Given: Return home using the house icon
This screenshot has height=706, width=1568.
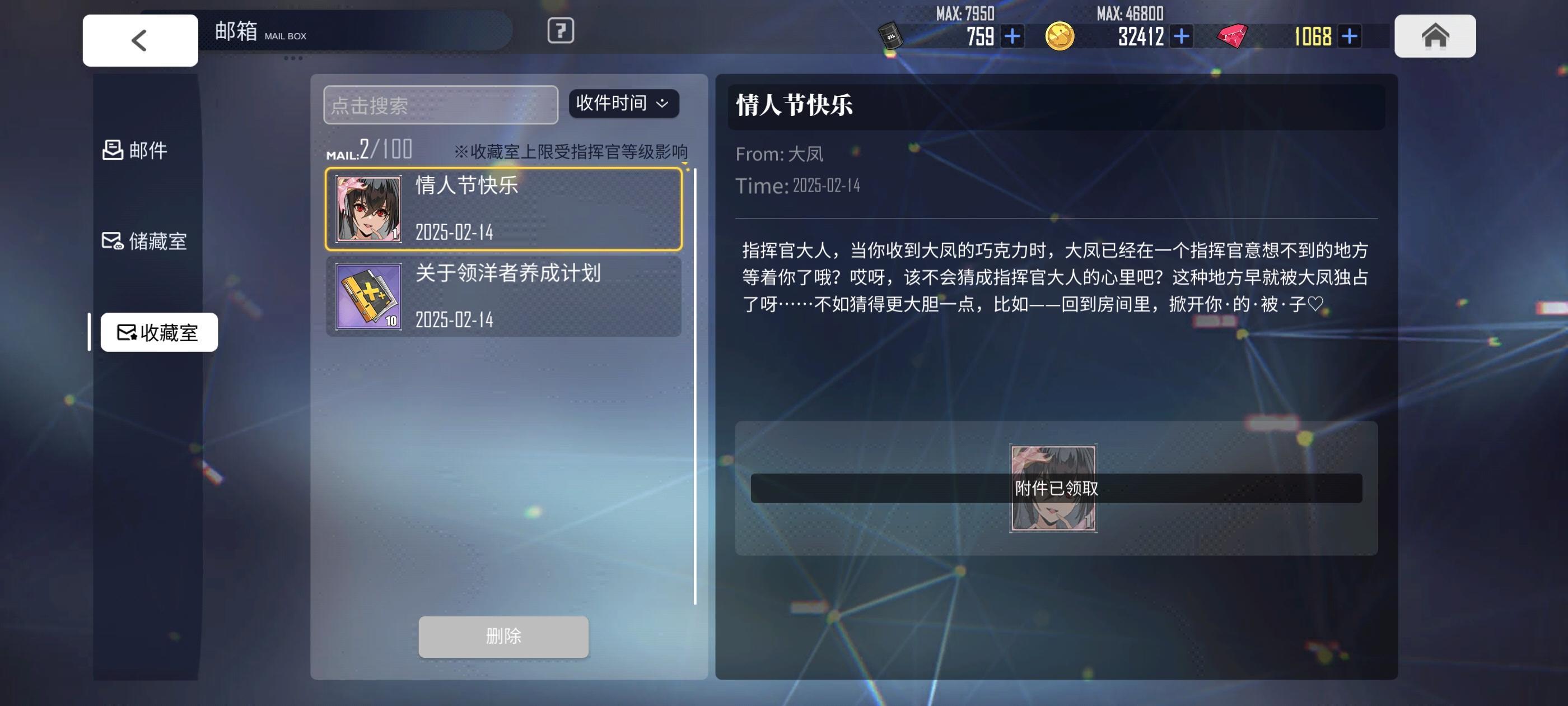Looking at the screenshot, I should point(1435,36).
